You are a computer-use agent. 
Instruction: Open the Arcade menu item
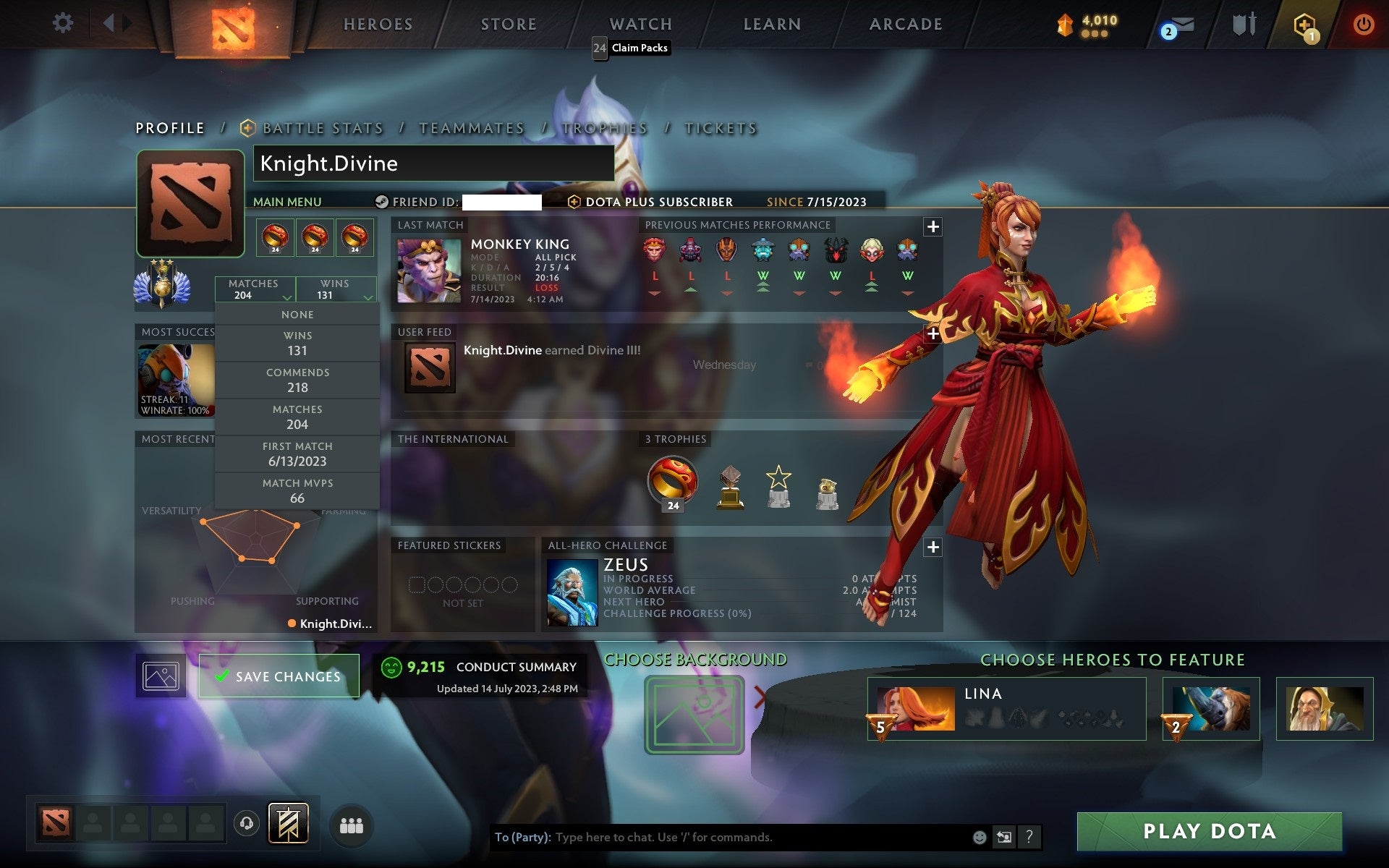coord(904,24)
